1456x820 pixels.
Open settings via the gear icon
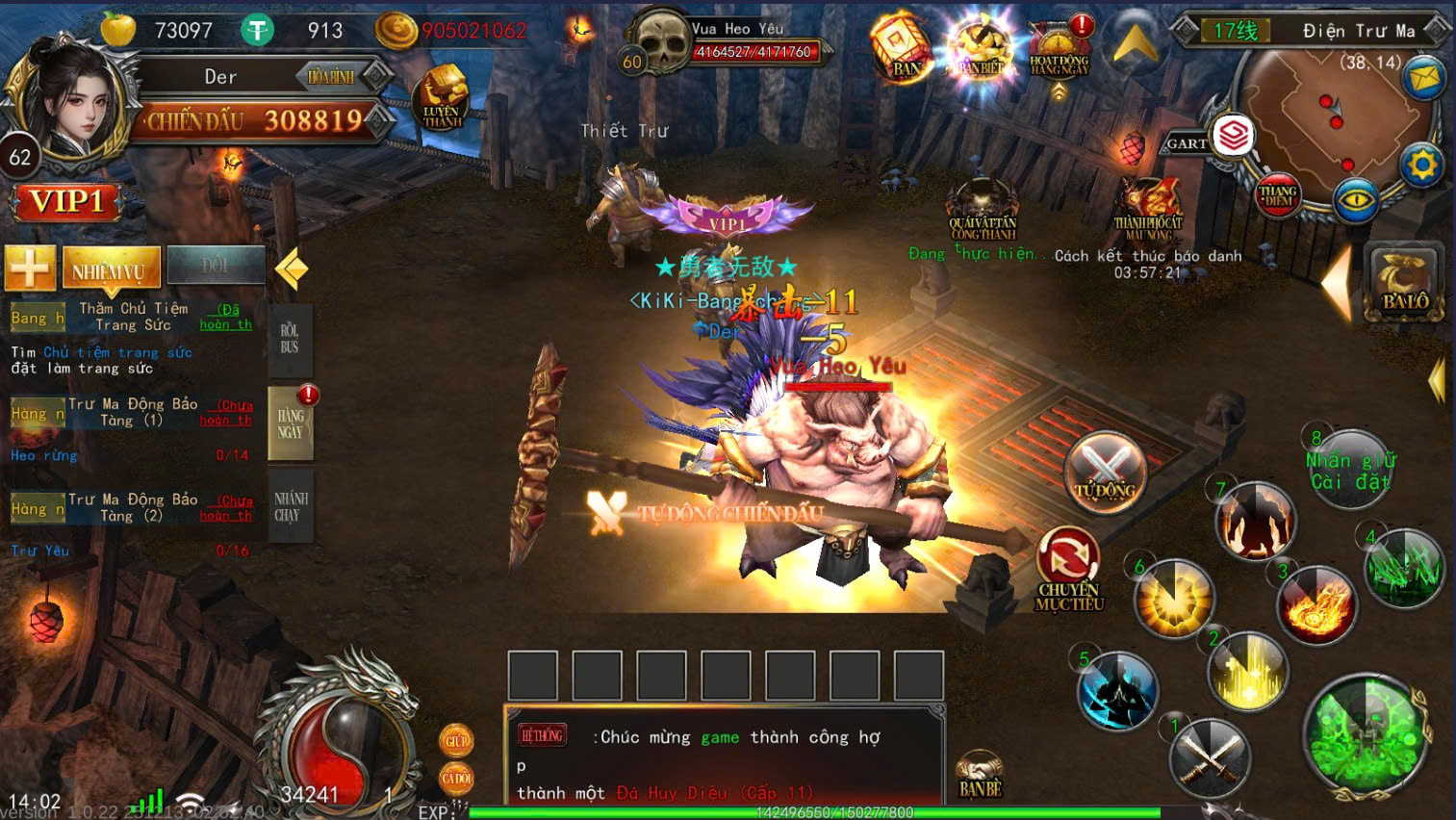click(1421, 166)
